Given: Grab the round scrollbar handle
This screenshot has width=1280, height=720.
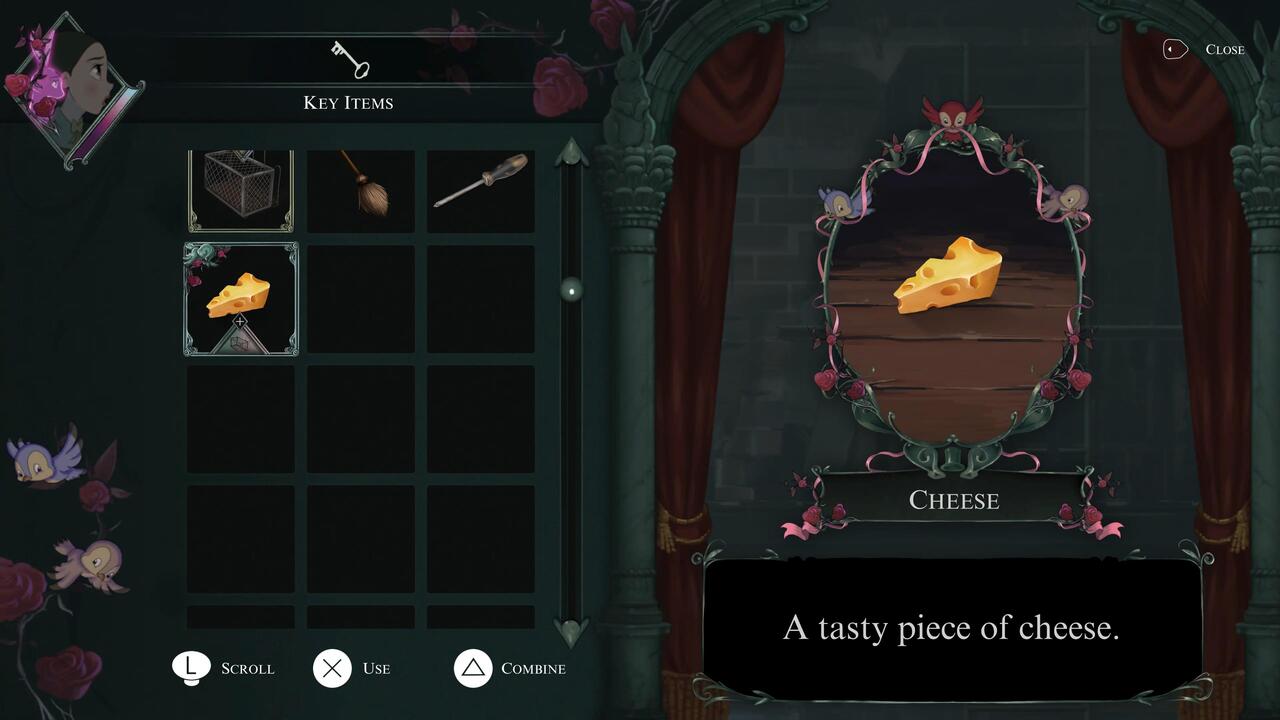Looking at the screenshot, I should pos(571,291).
